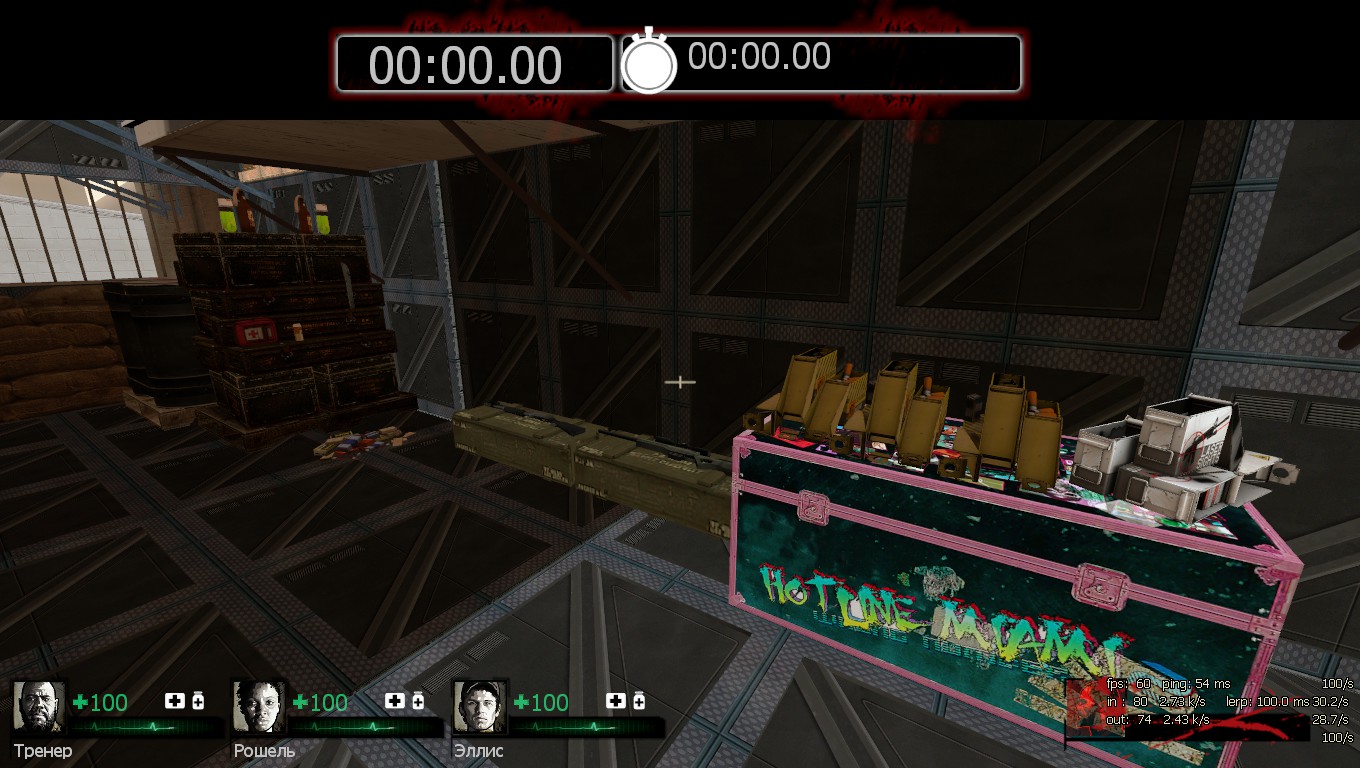Click the white stopwatch icon

[649, 62]
